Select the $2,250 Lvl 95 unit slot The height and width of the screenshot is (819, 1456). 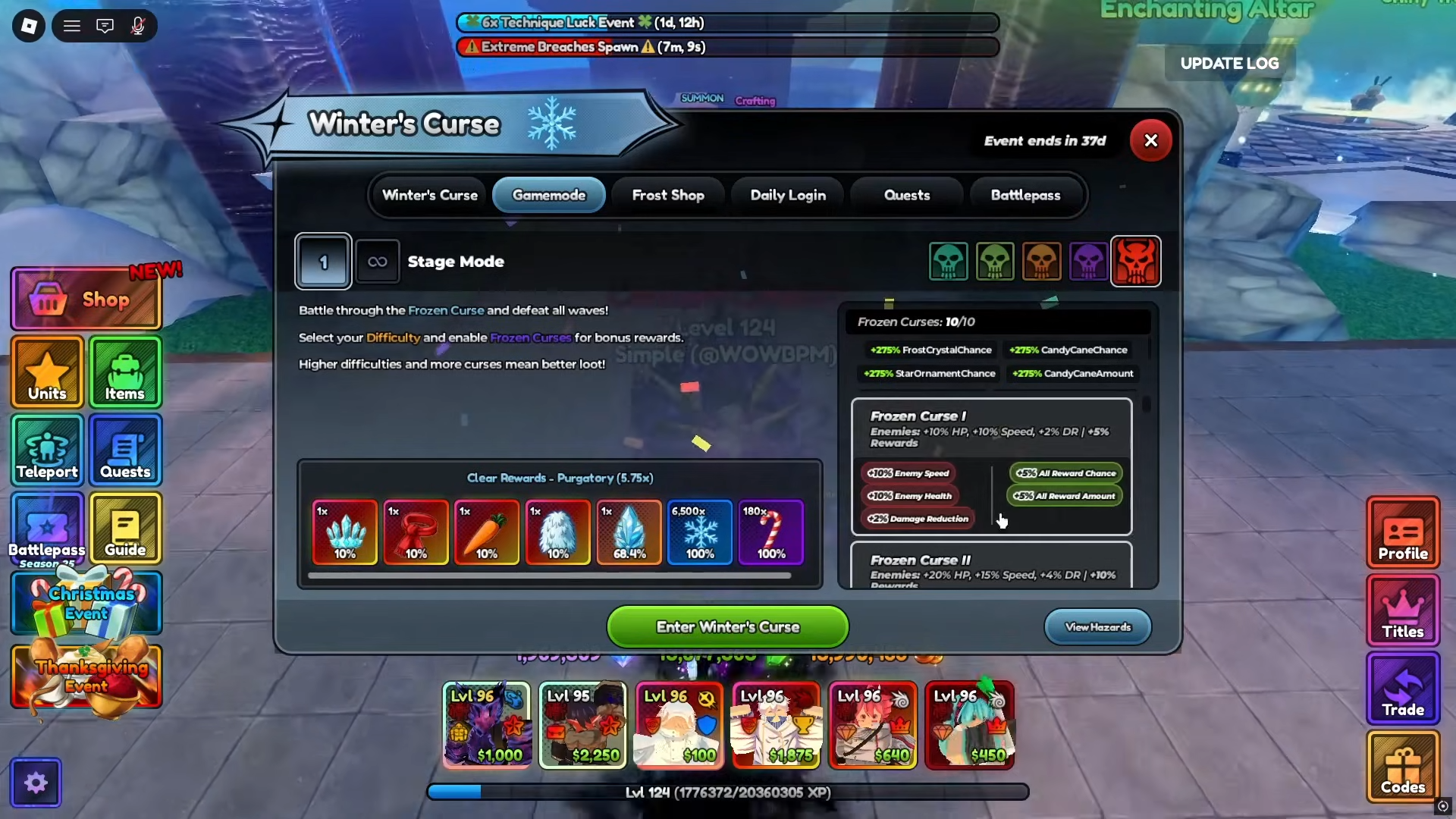click(x=582, y=725)
